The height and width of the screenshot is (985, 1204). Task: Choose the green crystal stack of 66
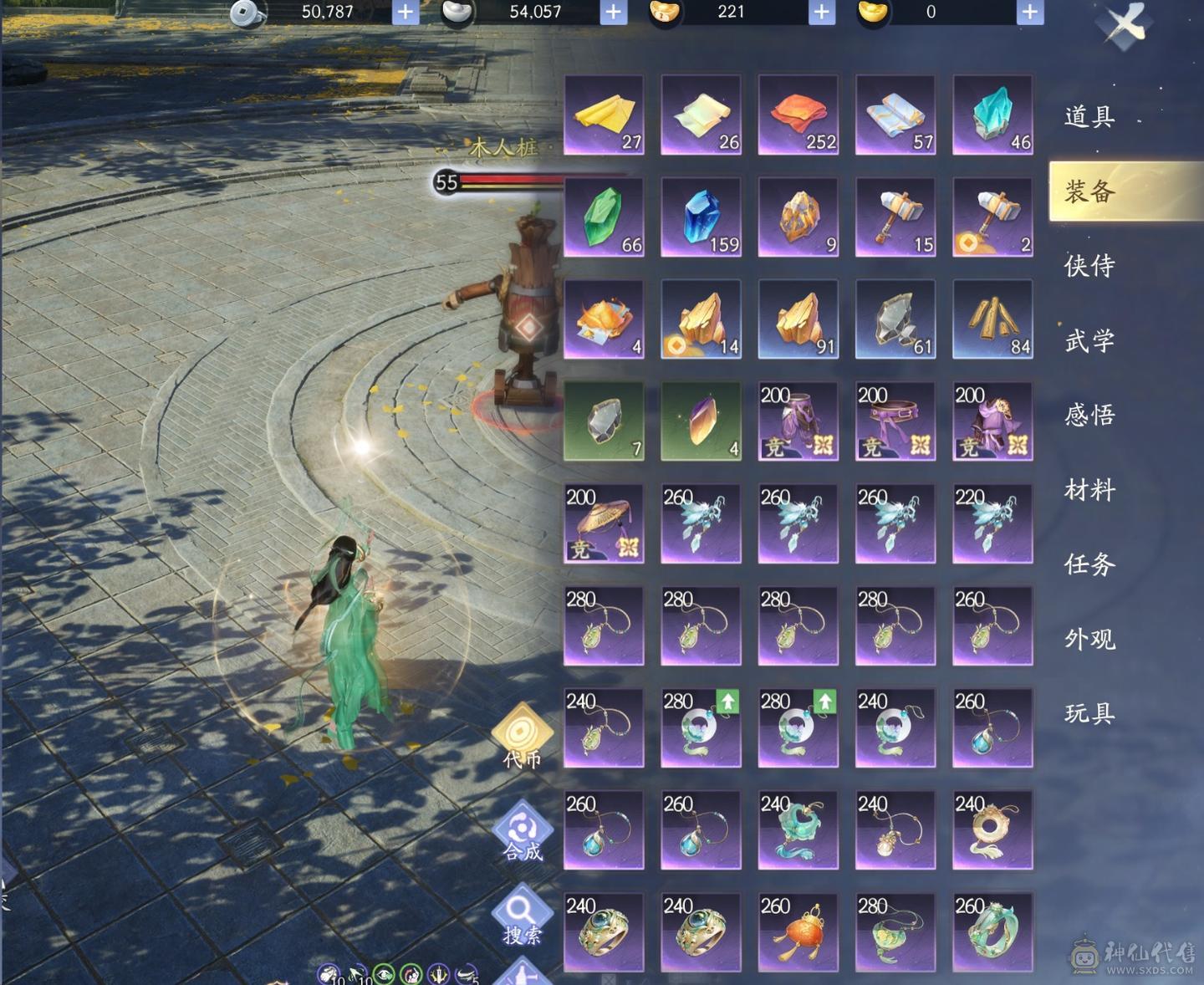tap(604, 217)
